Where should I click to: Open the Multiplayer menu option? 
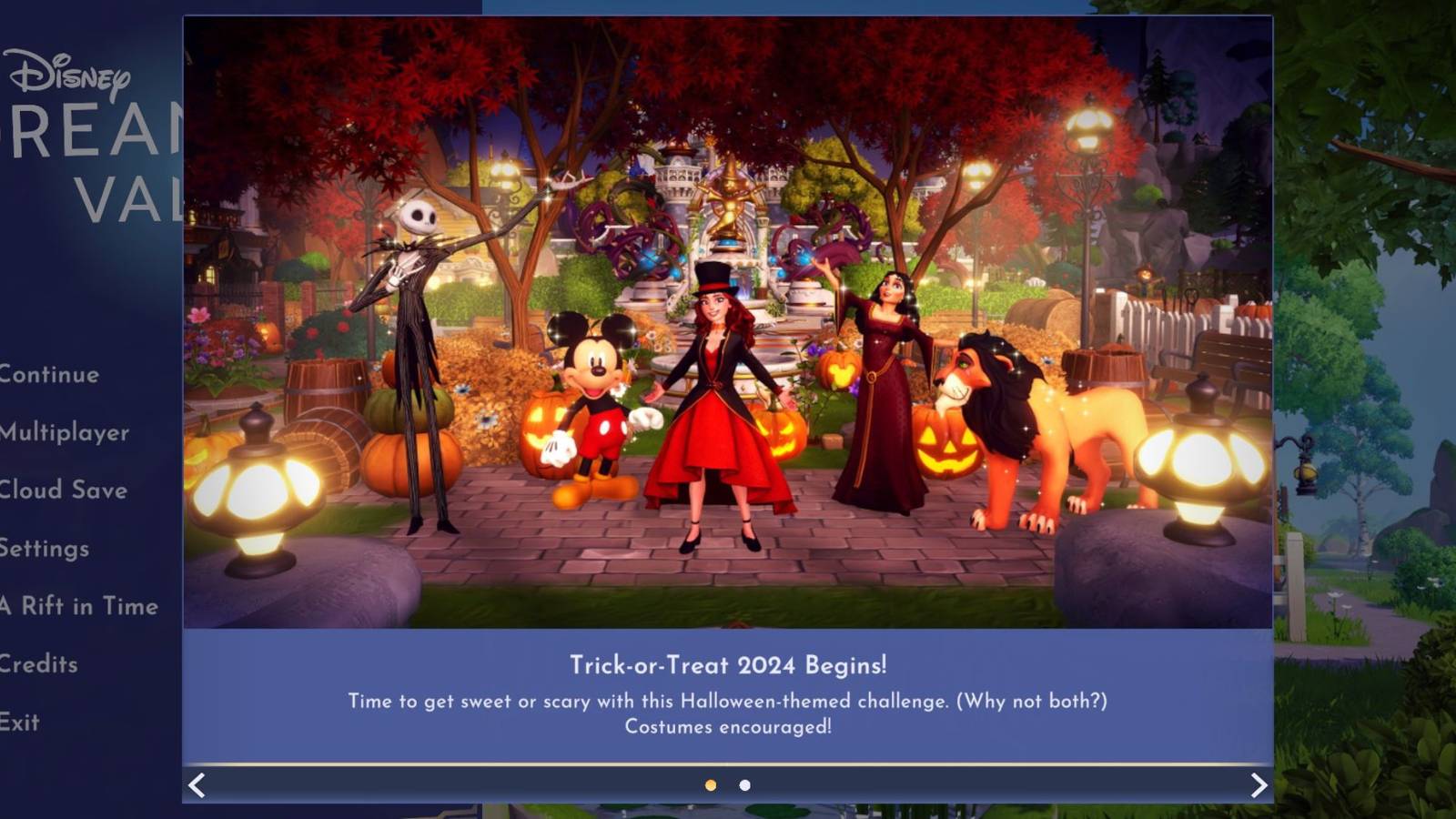coord(62,433)
